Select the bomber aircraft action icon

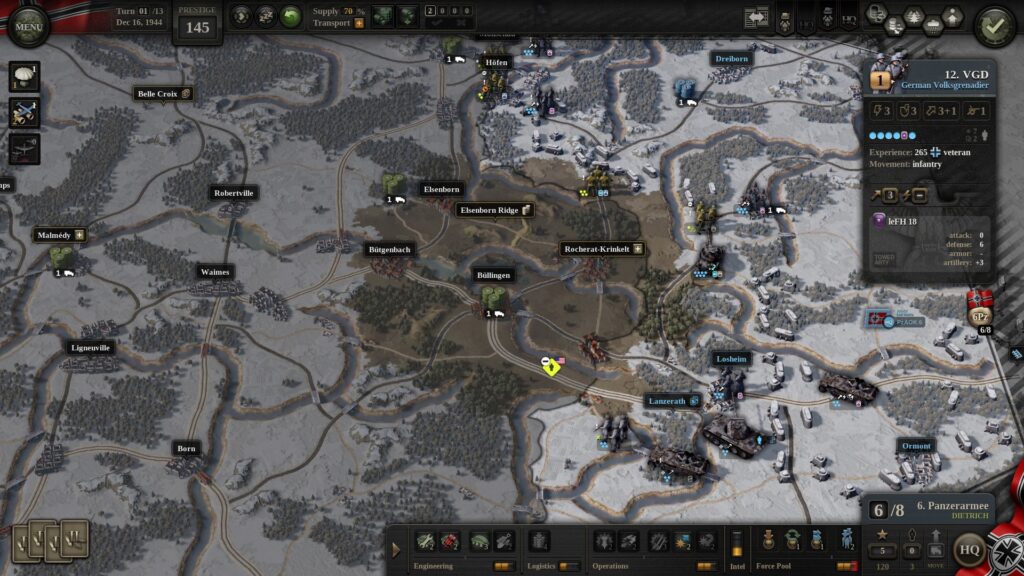click(x=24, y=148)
